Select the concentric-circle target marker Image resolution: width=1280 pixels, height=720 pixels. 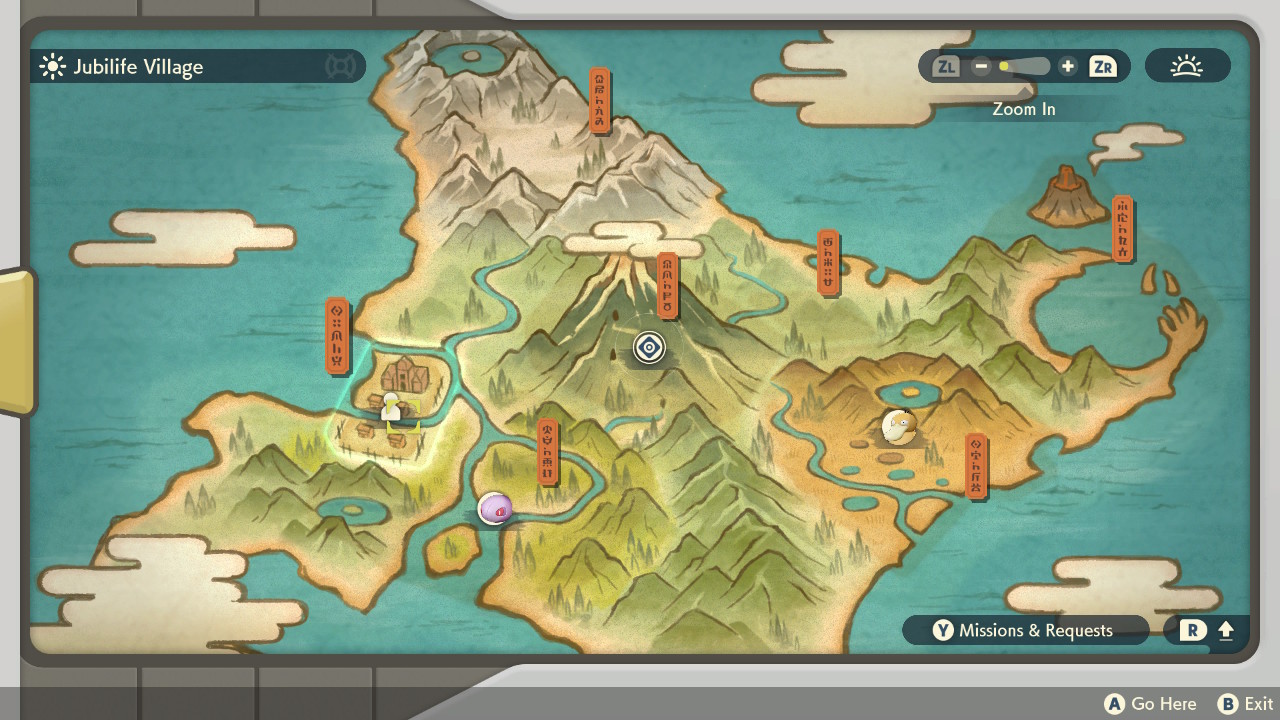coord(649,347)
